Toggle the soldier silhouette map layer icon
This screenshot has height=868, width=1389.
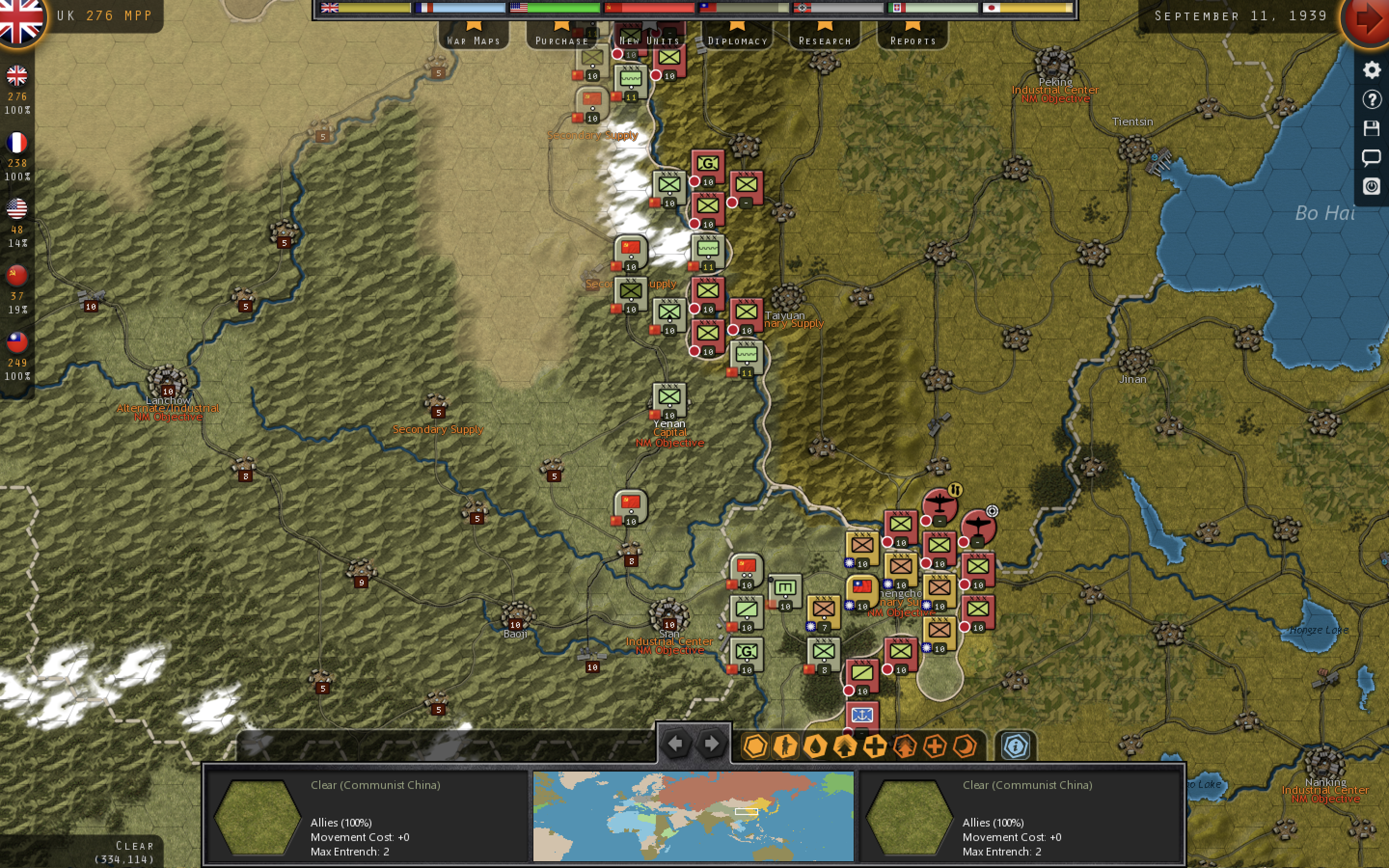tap(785, 746)
